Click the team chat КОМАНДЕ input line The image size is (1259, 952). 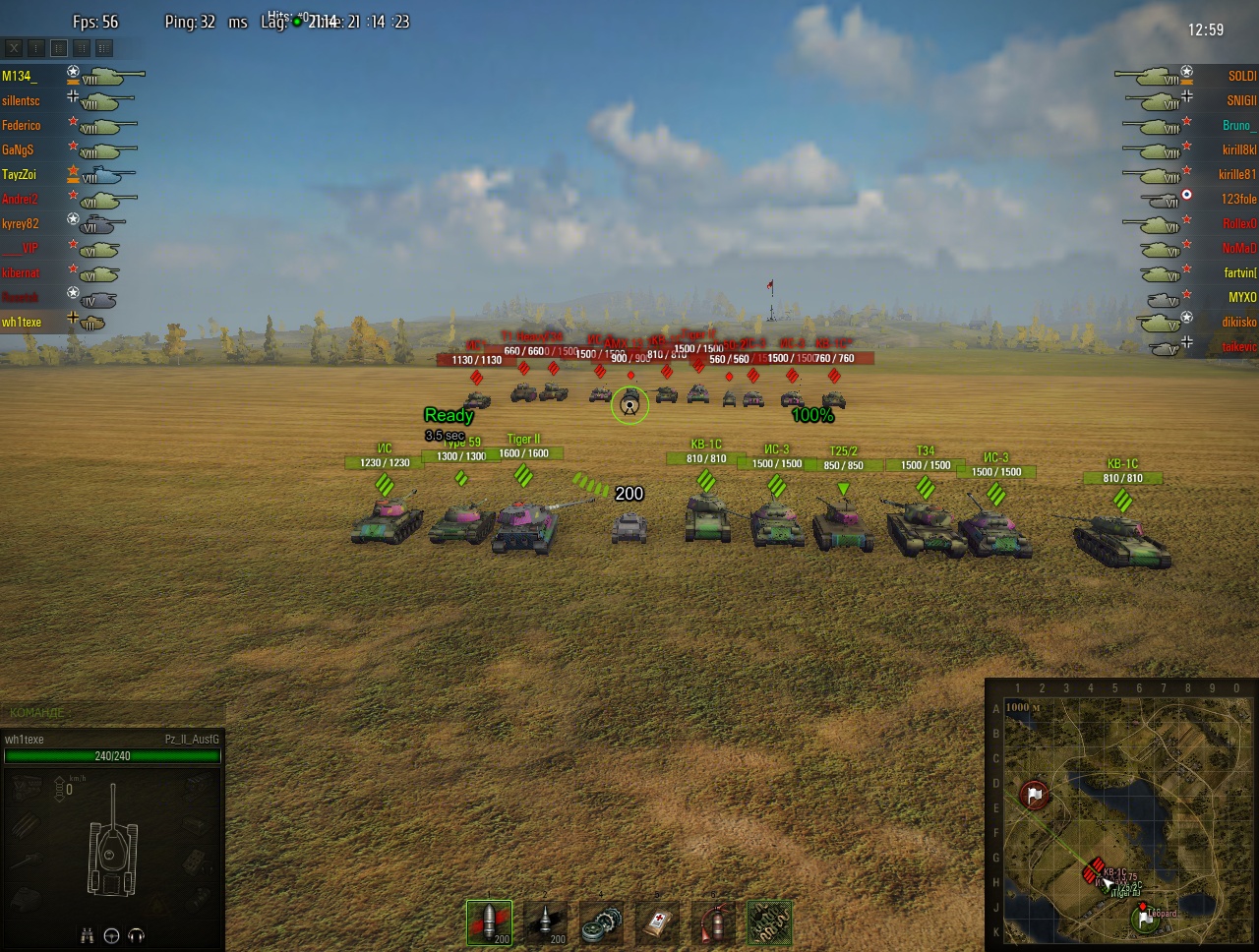coord(113,712)
